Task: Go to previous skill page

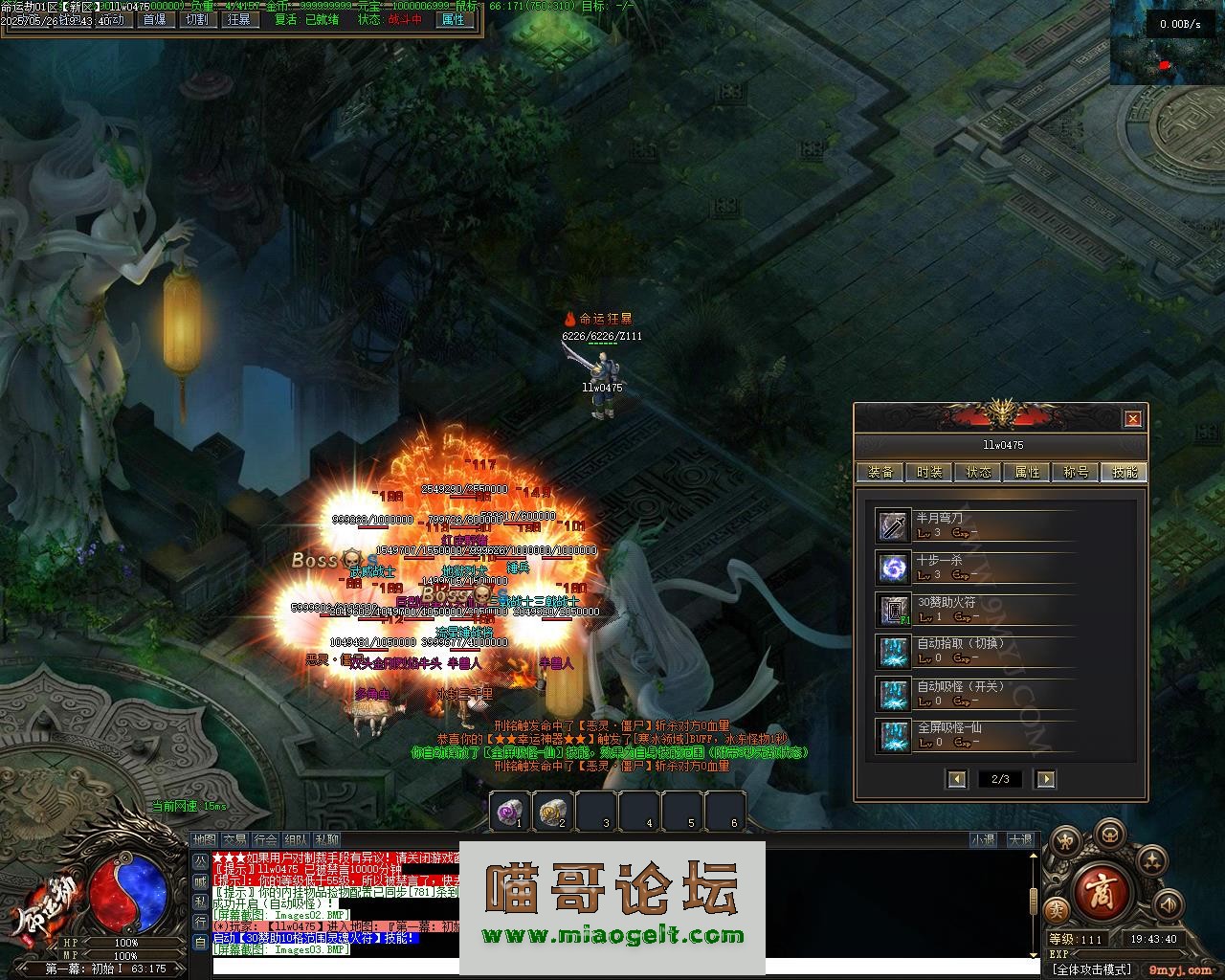Action: (957, 779)
